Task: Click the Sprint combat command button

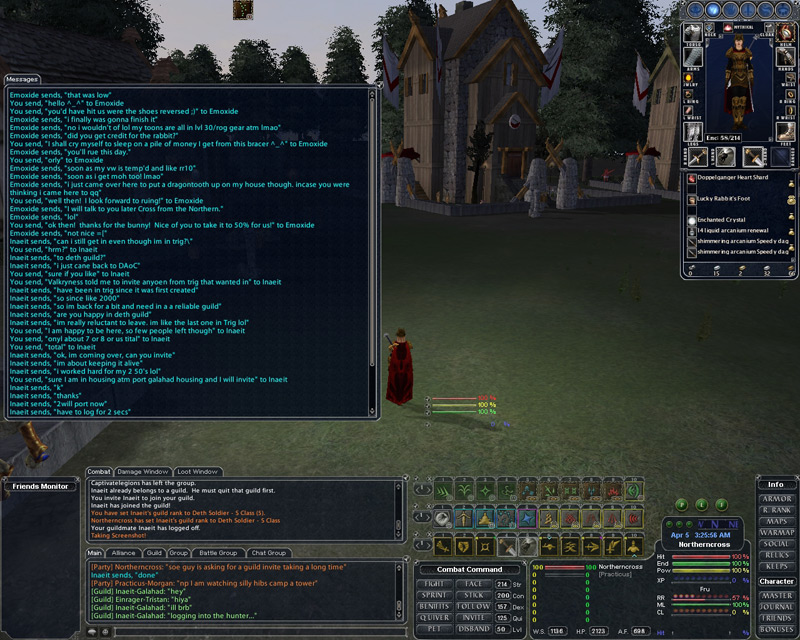Action: [x=434, y=594]
